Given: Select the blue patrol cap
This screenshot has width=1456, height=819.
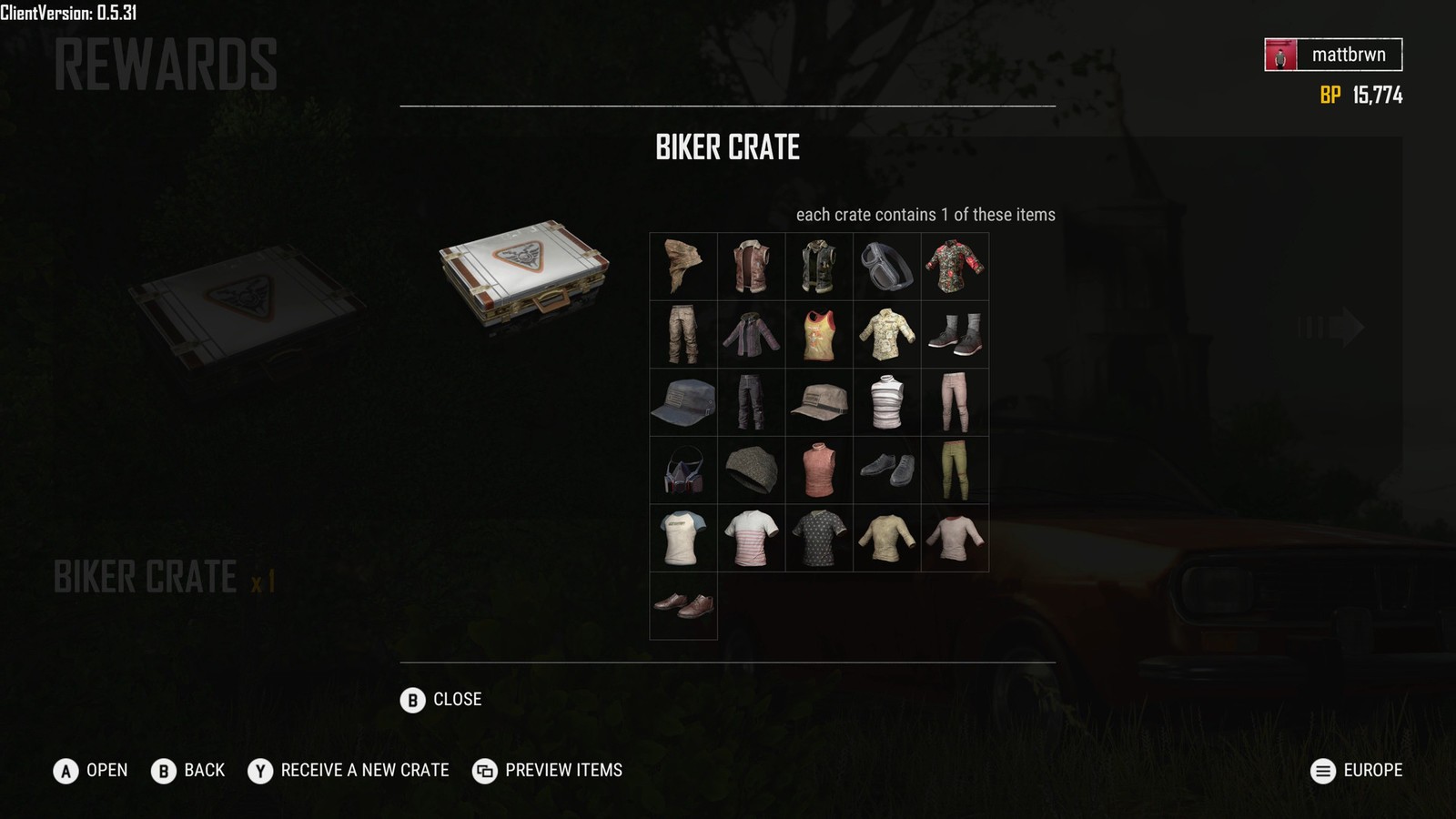Looking at the screenshot, I should (x=683, y=402).
